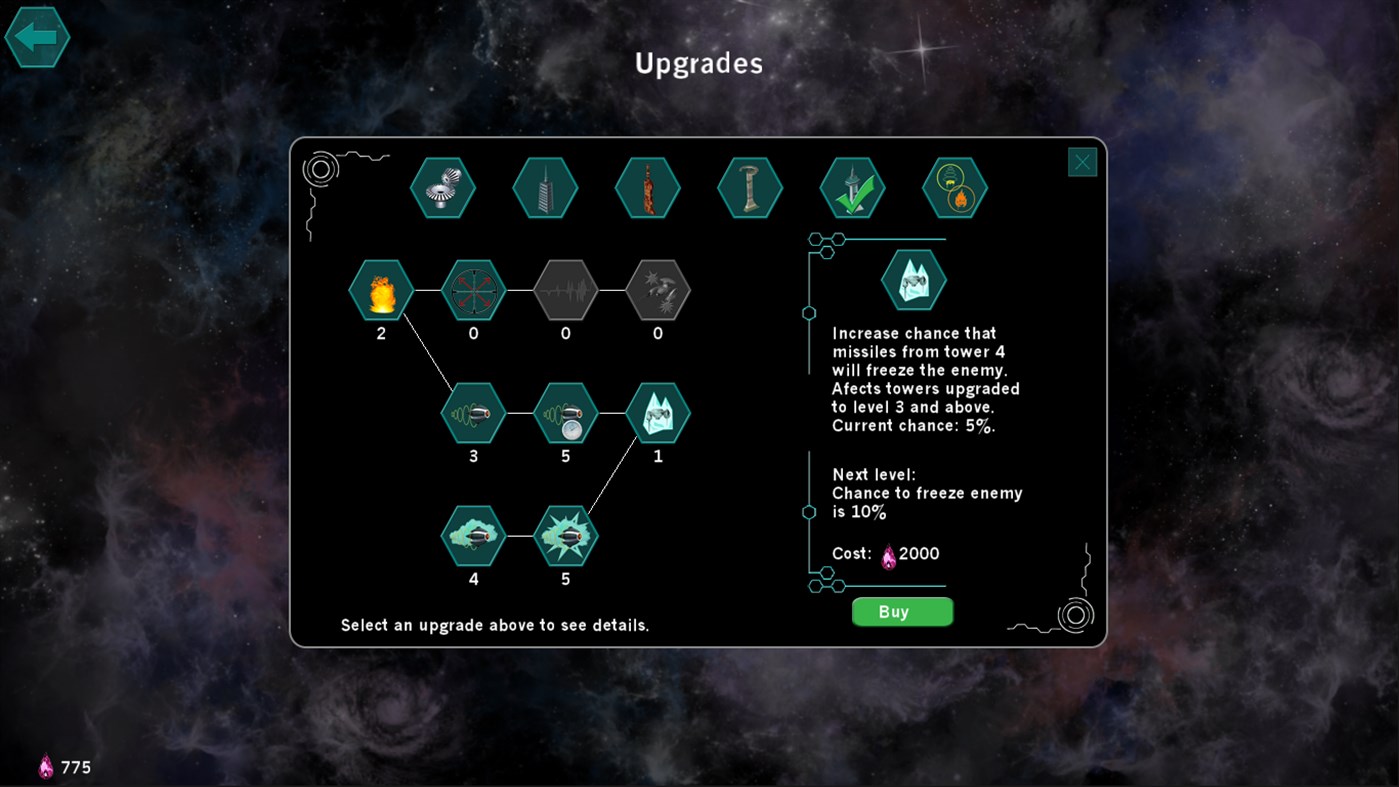1399x787 pixels.
Task: Select the red-arrow range upgrade node
Action: point(473,291)
